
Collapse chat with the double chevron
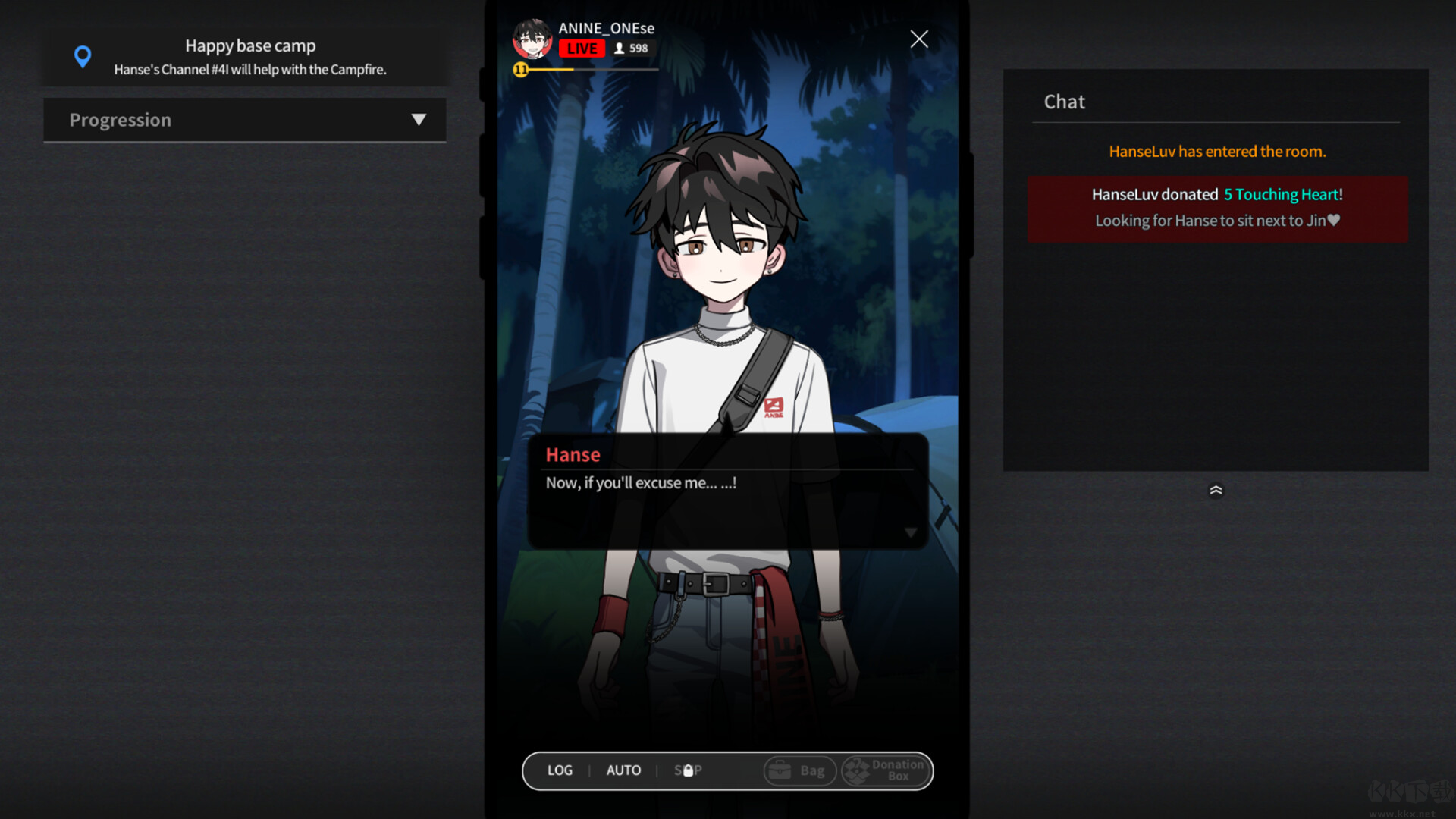(x=1216, y=490)
